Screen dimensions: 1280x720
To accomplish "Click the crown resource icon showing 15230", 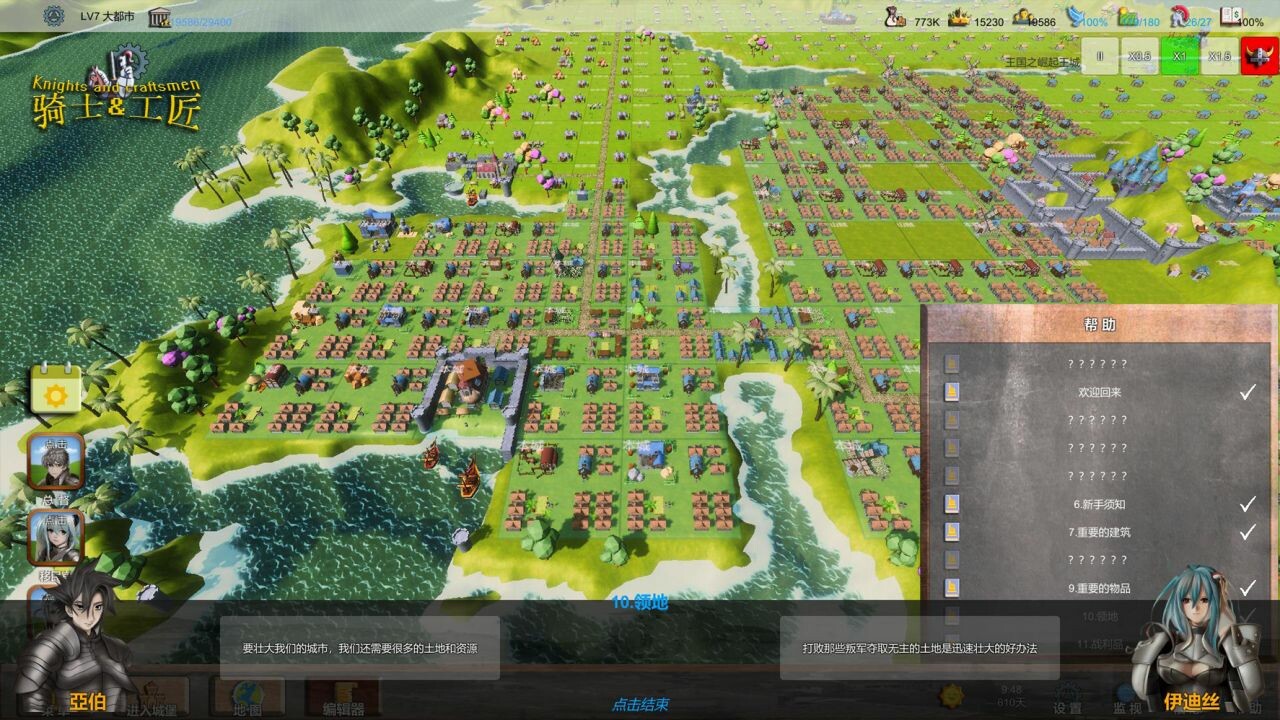I will 959,16.
